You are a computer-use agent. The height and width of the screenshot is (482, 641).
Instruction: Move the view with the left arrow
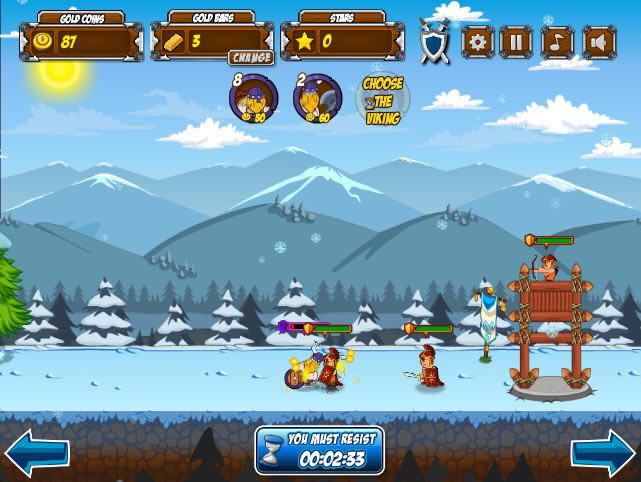(35, 453)
